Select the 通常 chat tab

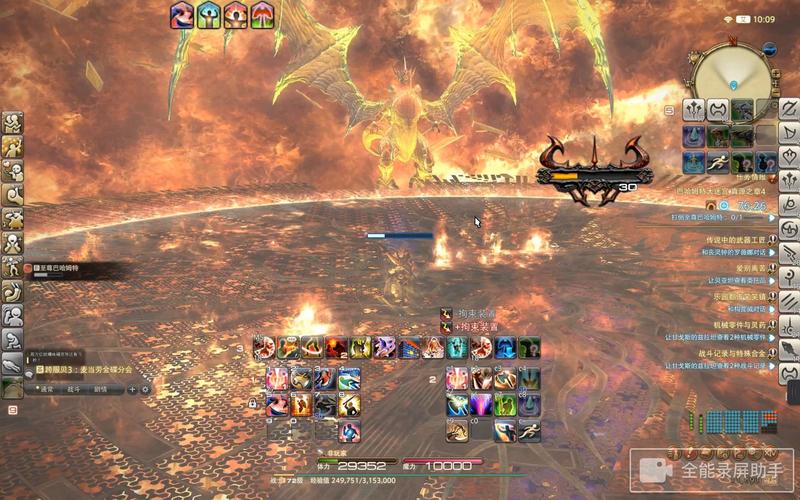click(x=45, y=389)
